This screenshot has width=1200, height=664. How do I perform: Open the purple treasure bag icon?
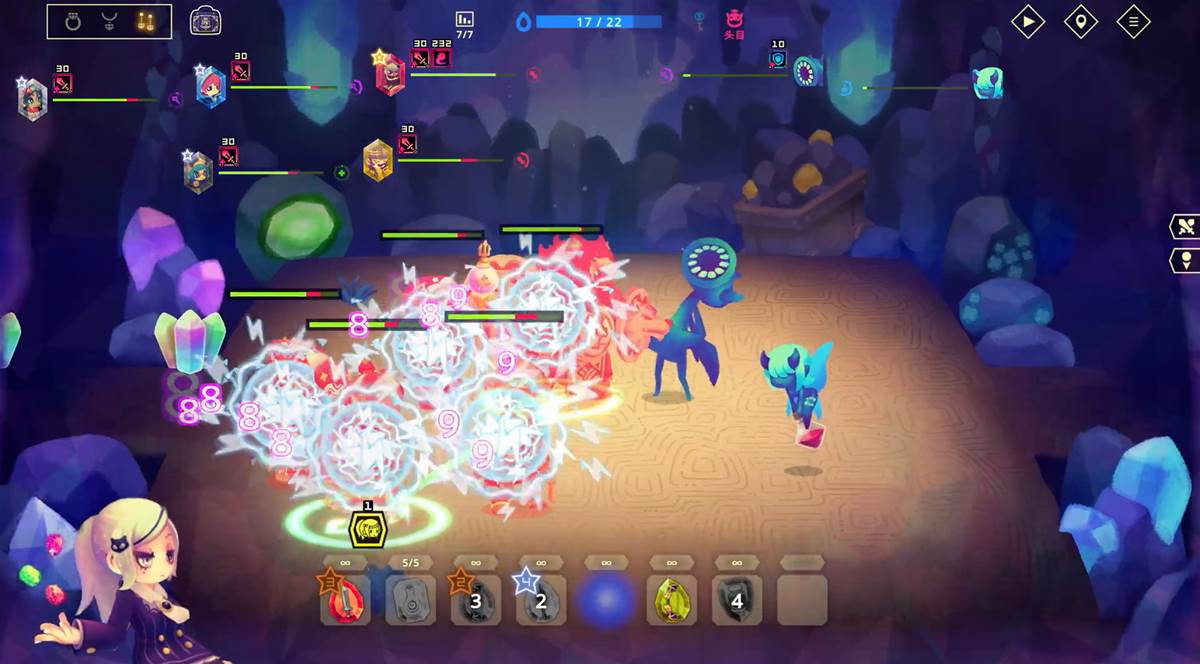coord(205,20)
